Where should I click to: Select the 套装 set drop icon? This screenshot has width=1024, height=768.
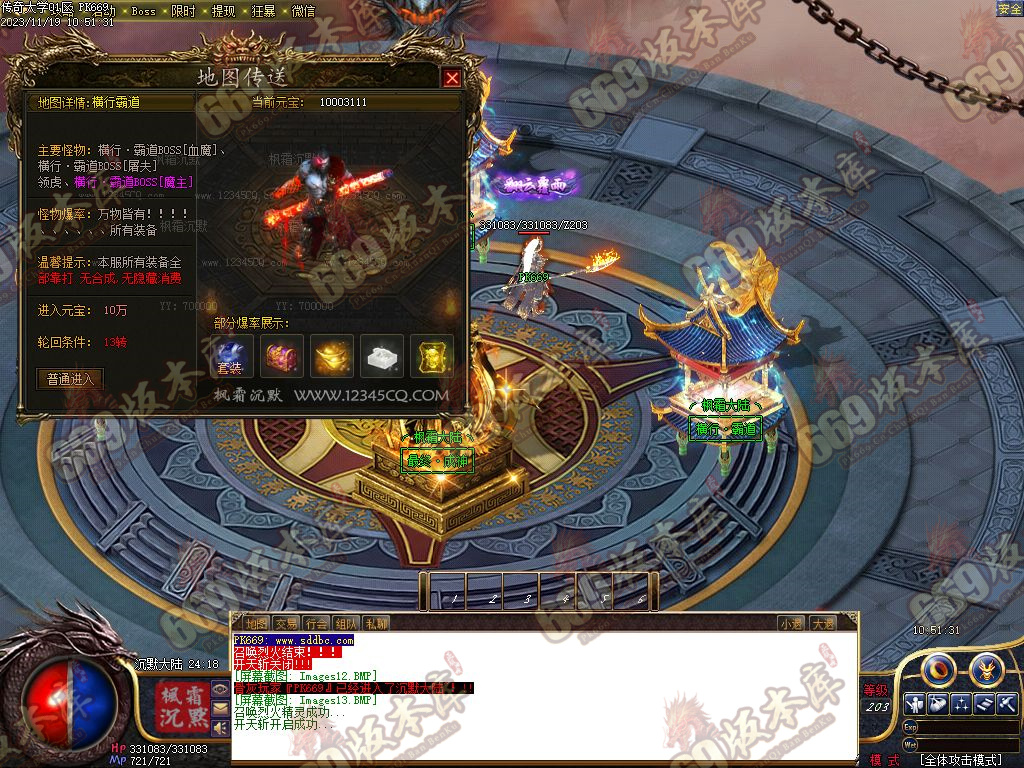click(230, 356)
